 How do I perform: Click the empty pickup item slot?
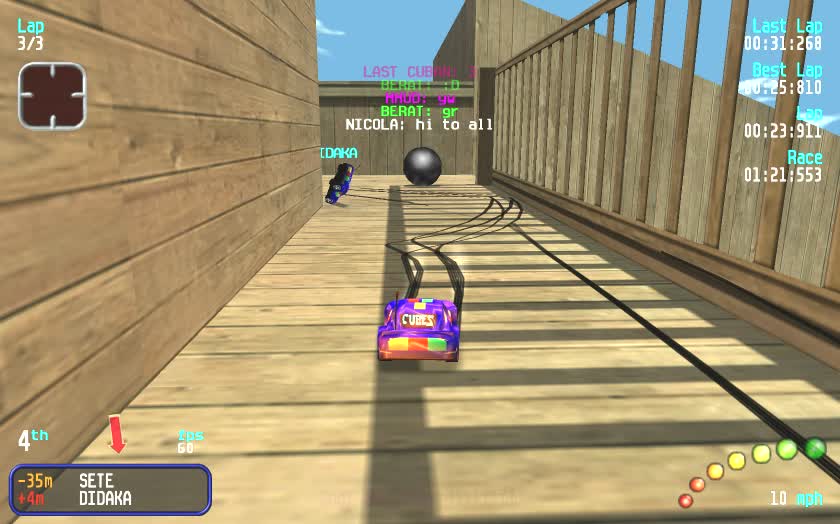52,96
